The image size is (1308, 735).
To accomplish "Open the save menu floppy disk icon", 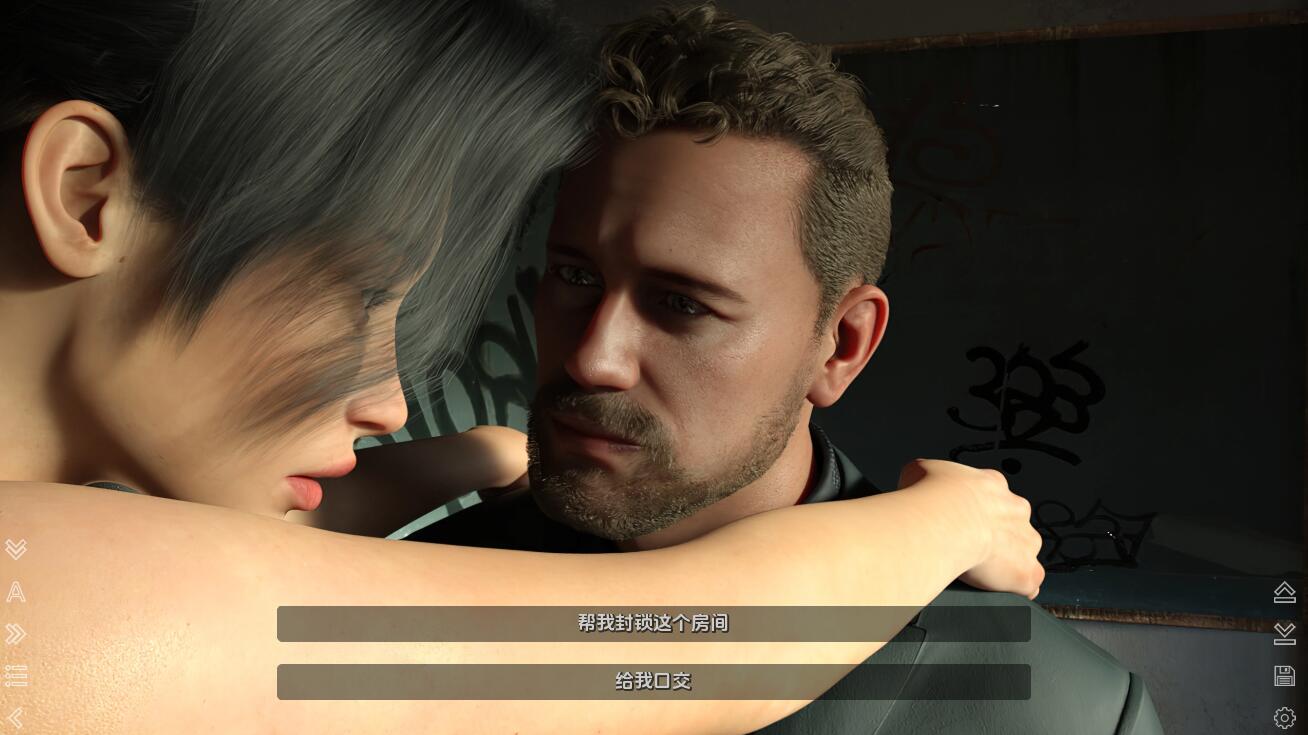I will tap(1285, 676).
